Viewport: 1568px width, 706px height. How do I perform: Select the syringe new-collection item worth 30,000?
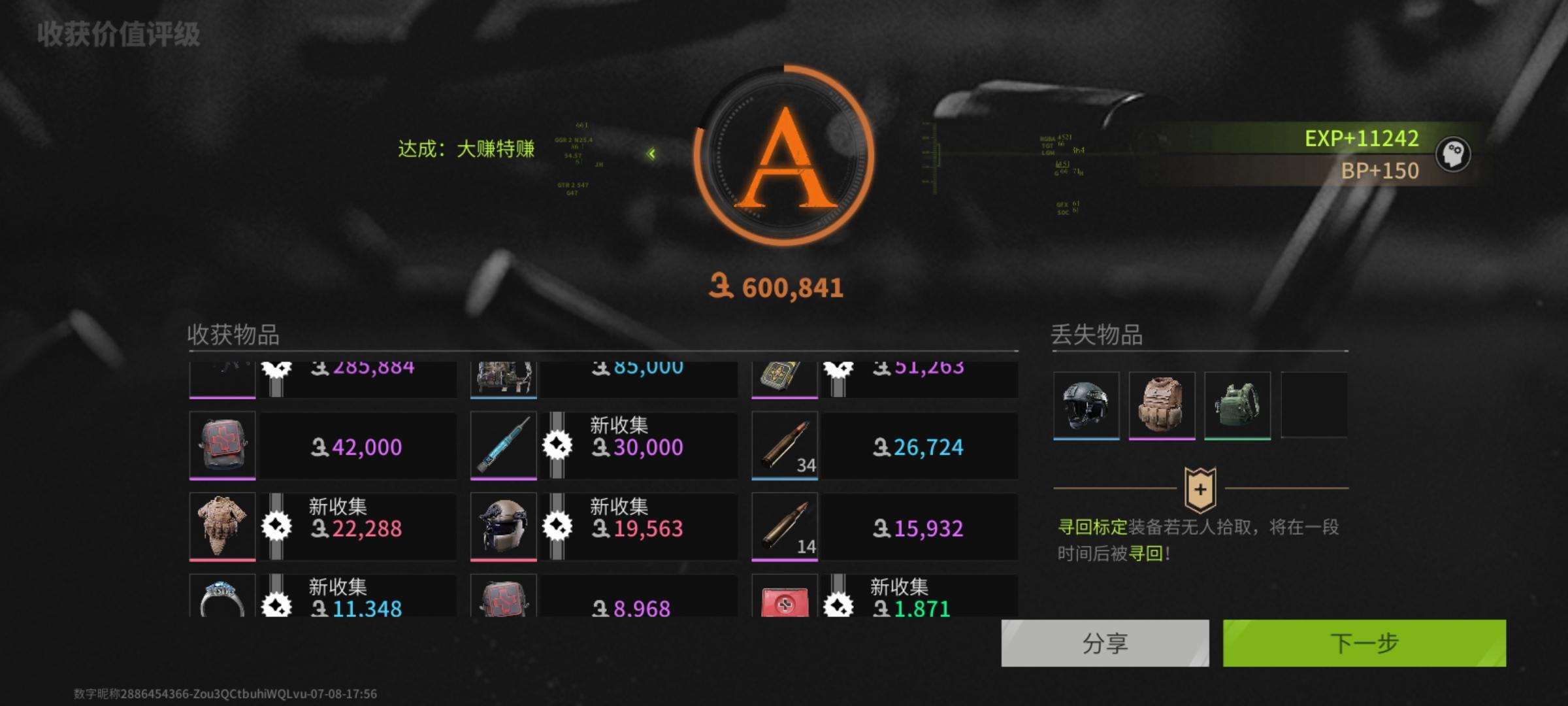click(503, 446)
